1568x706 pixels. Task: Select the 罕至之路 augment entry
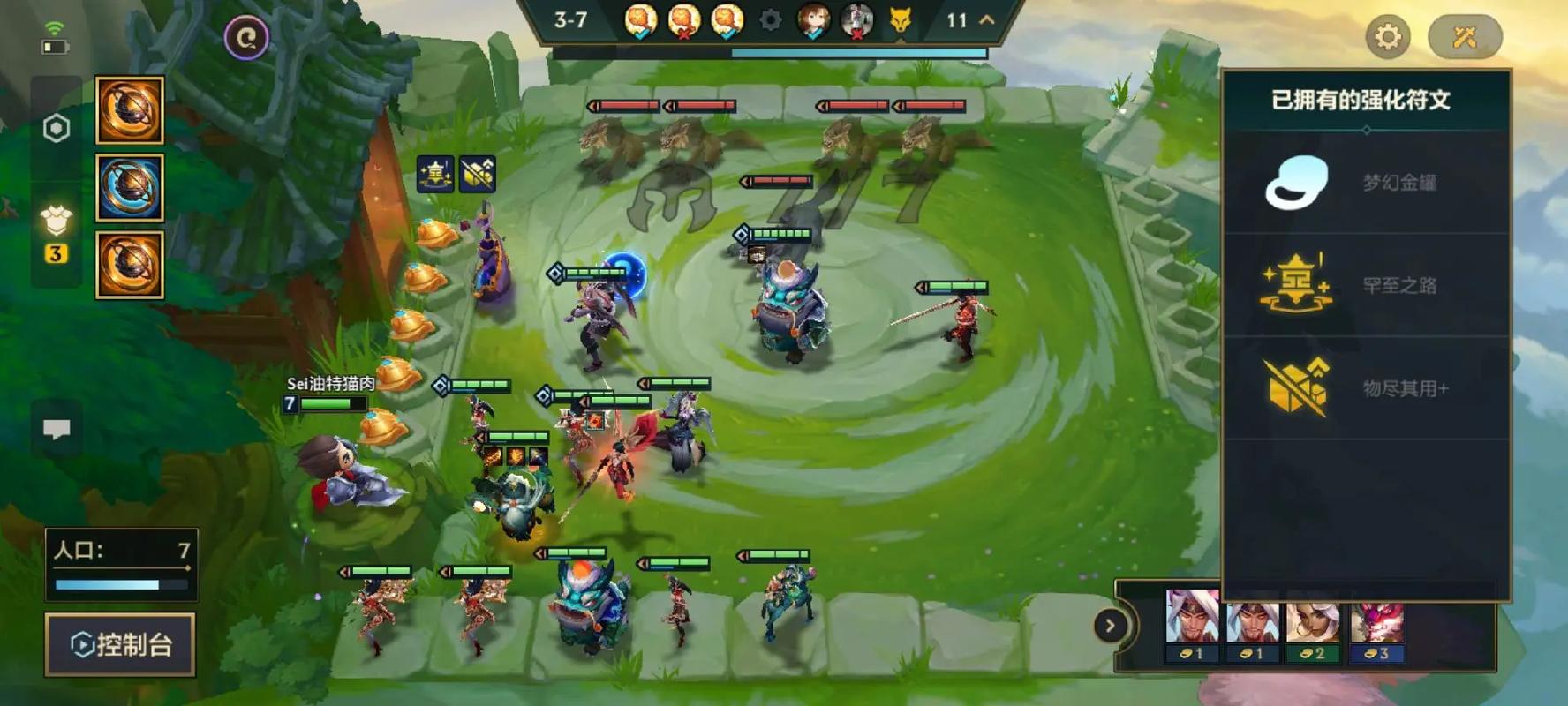(1365, 285)
